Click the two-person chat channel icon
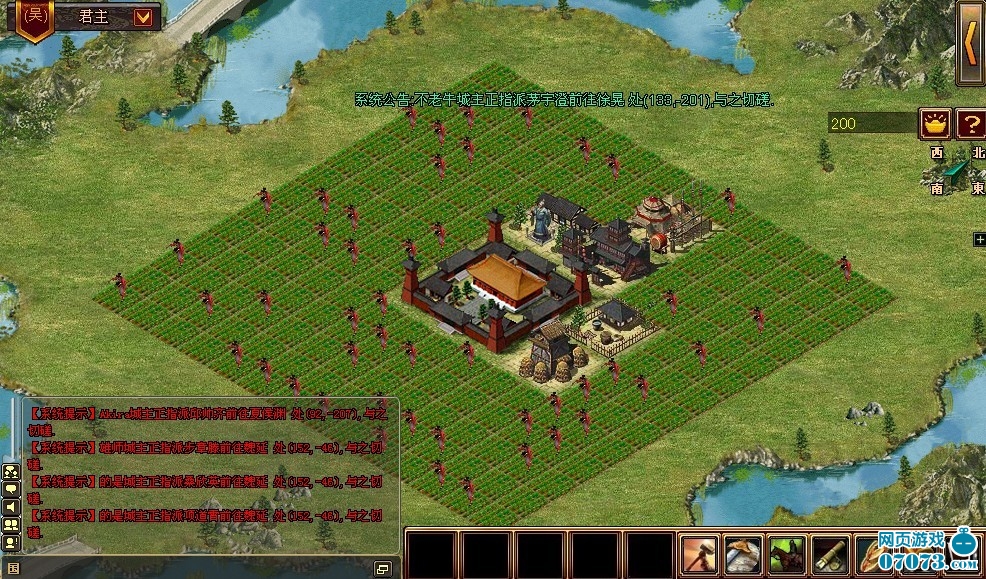Viewport: 986px width, 579px height. point(12,525)
